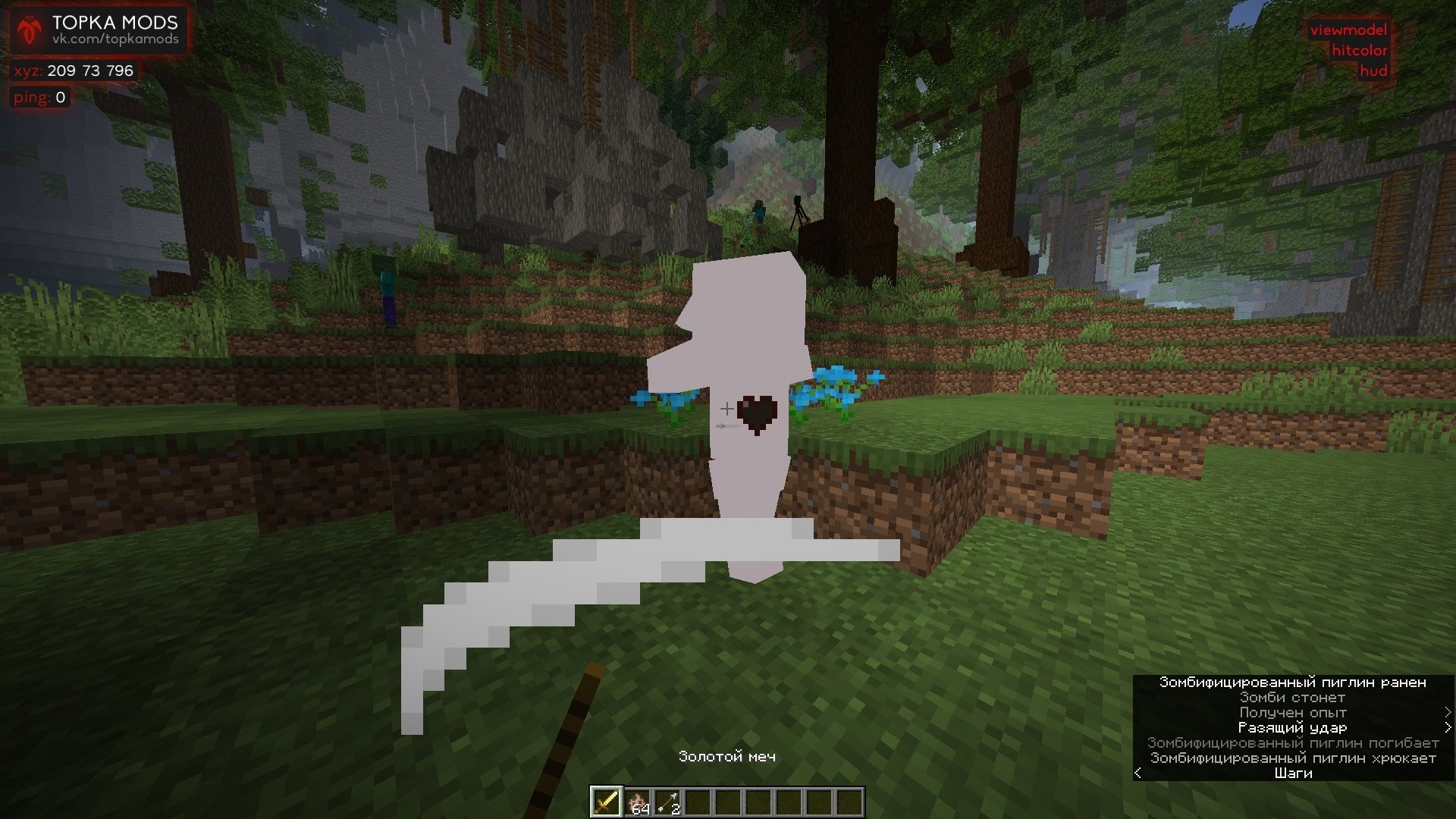Toggle the hud mod option

[1374, 71]
